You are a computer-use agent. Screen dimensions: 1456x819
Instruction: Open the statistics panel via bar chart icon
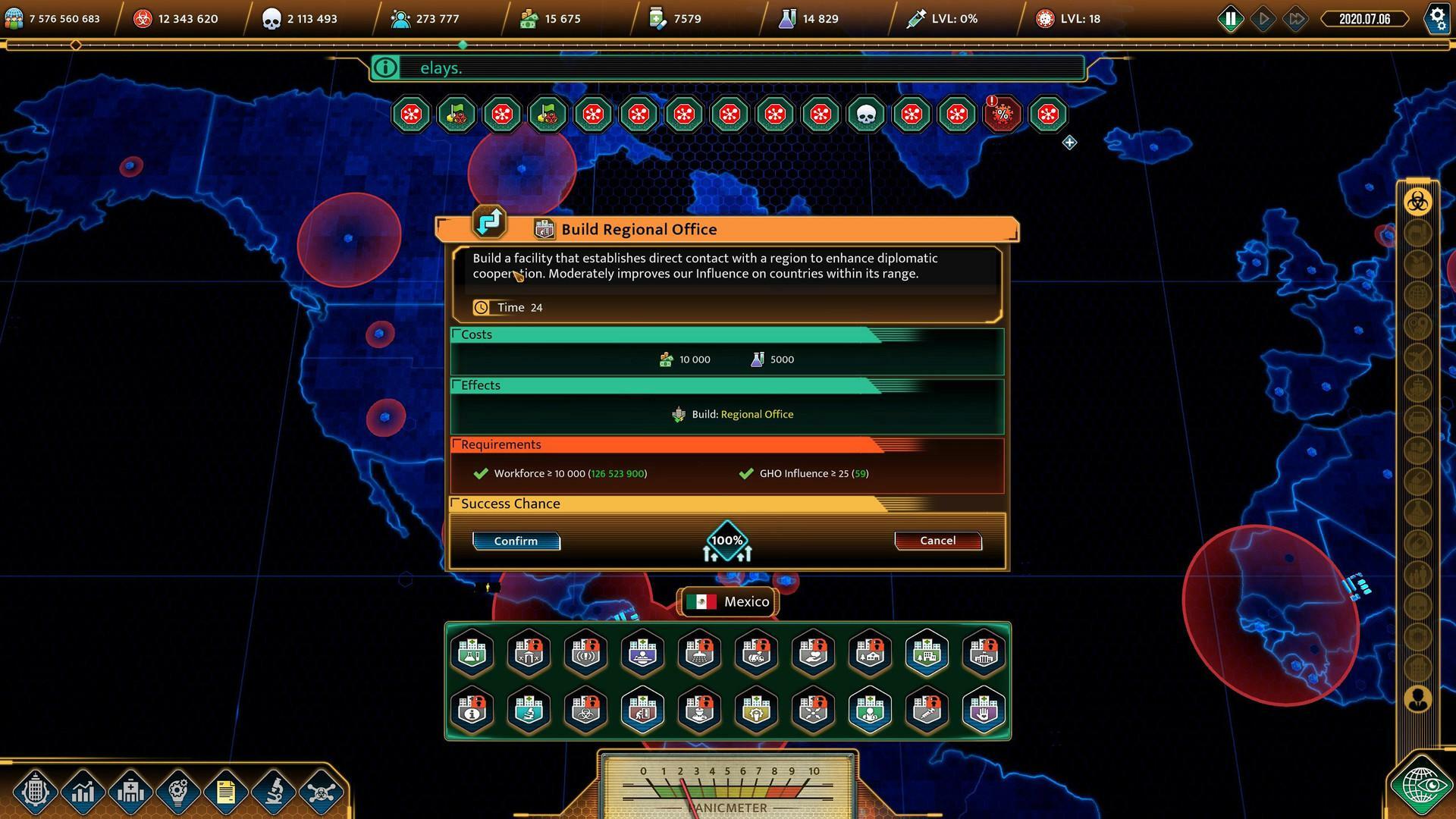pyautogui.click(x=83, y=792)
